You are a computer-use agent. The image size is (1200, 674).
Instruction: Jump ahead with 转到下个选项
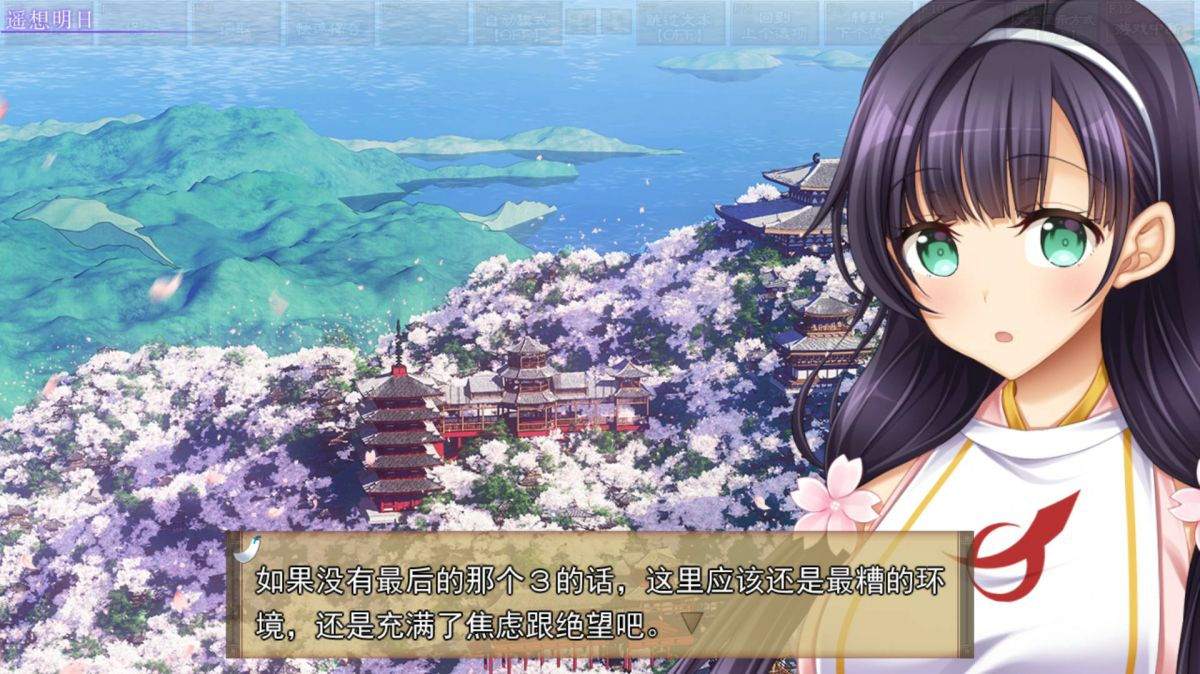pos(867,24)
